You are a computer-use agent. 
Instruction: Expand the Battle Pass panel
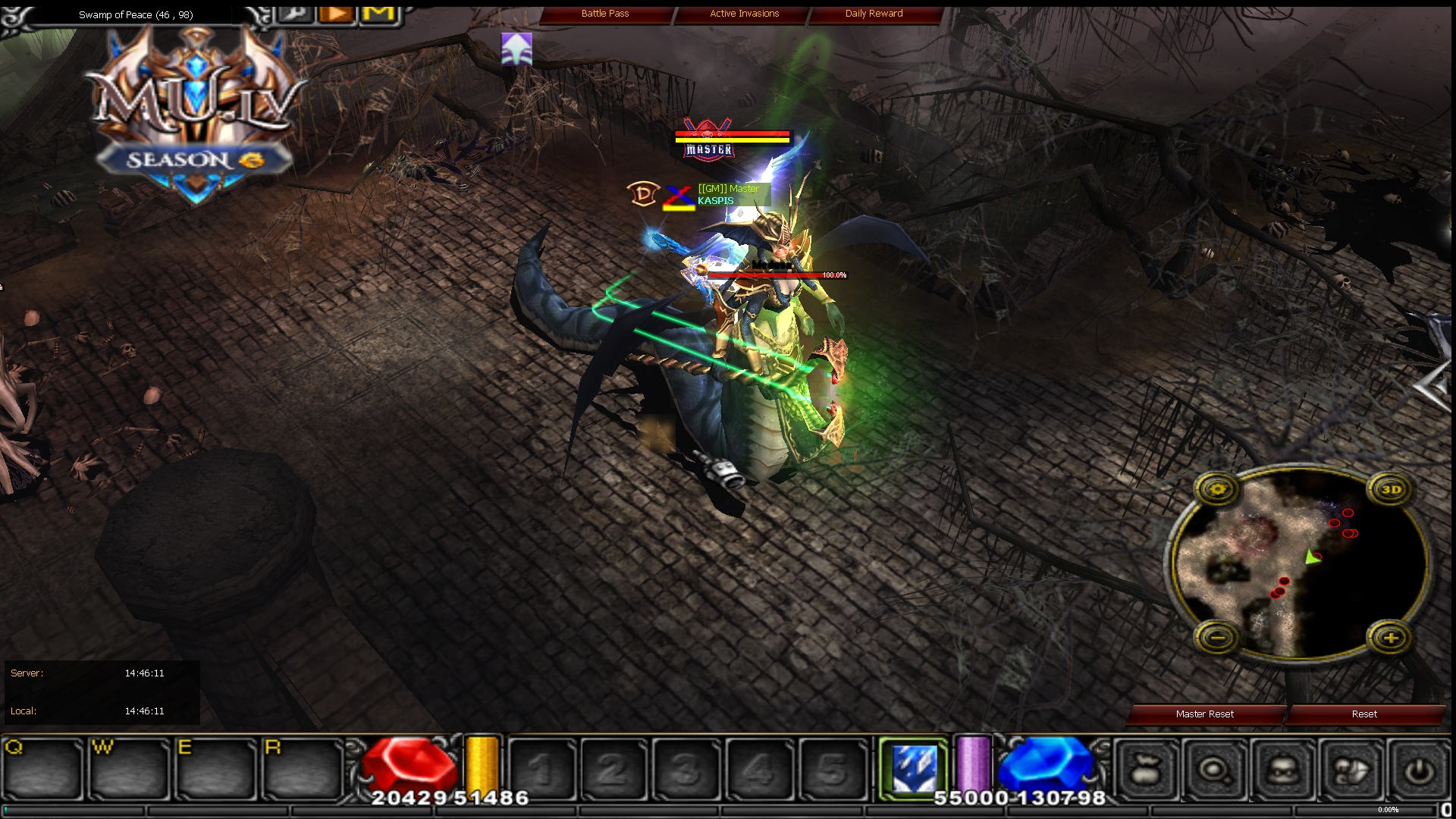click(x=606, y=13)
